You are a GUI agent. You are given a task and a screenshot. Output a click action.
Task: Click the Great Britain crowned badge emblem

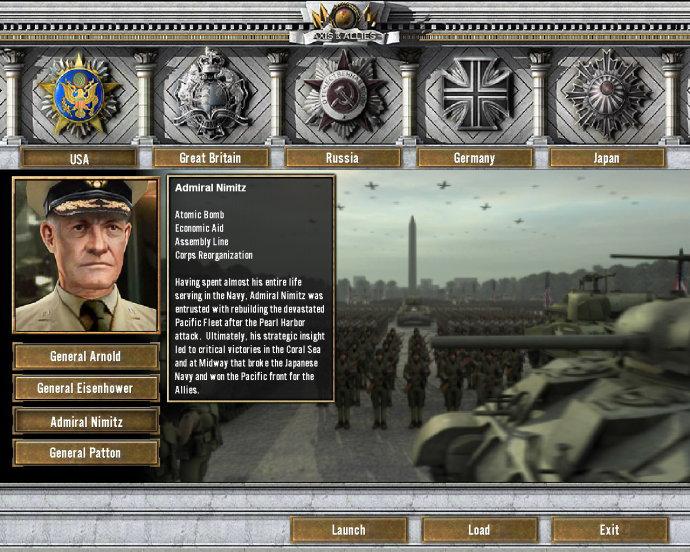click(210, 95)
